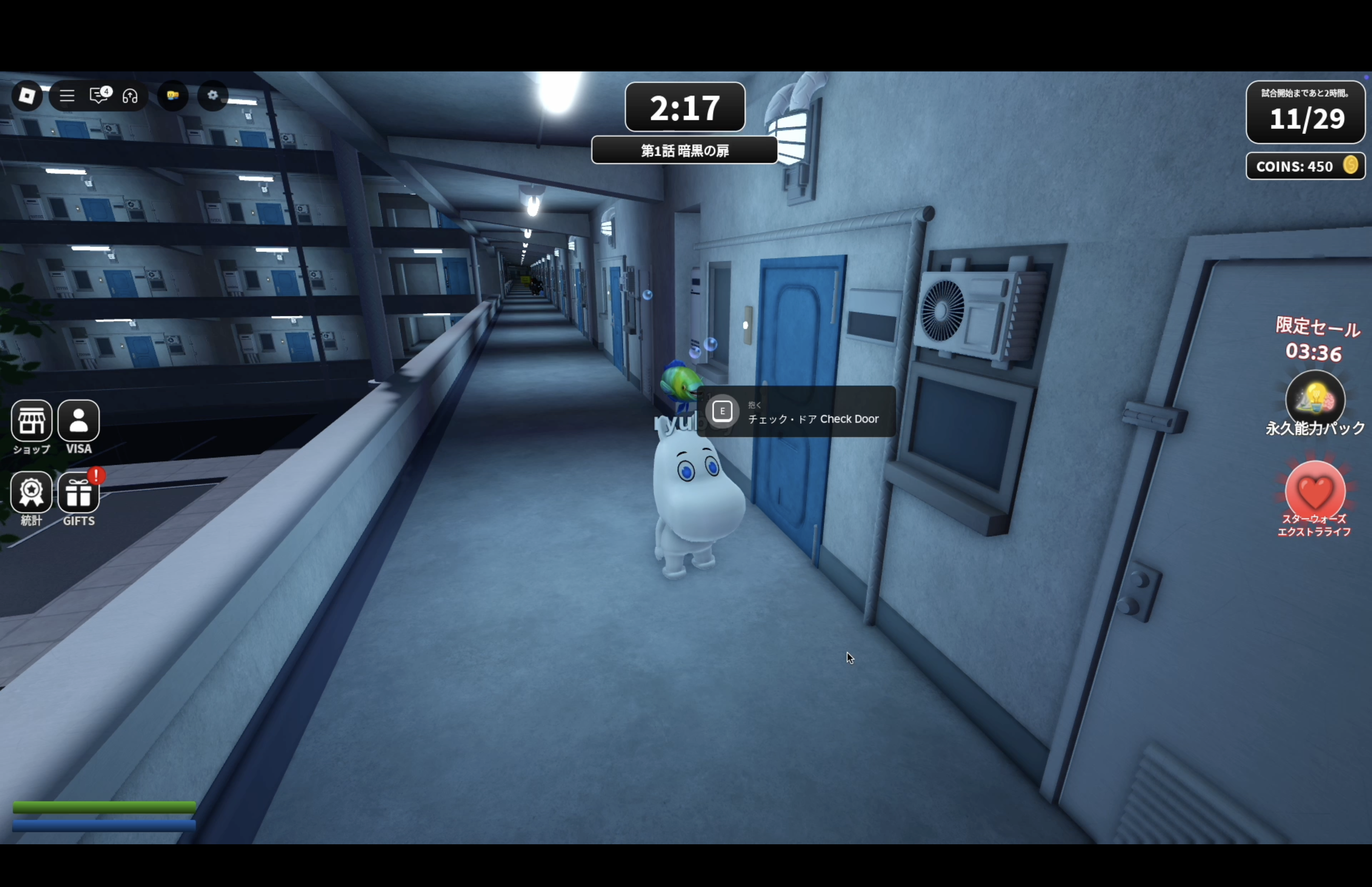Click the headphones voice icon
The height and width of the screenshot is (887, 1372).
[130, 96]
